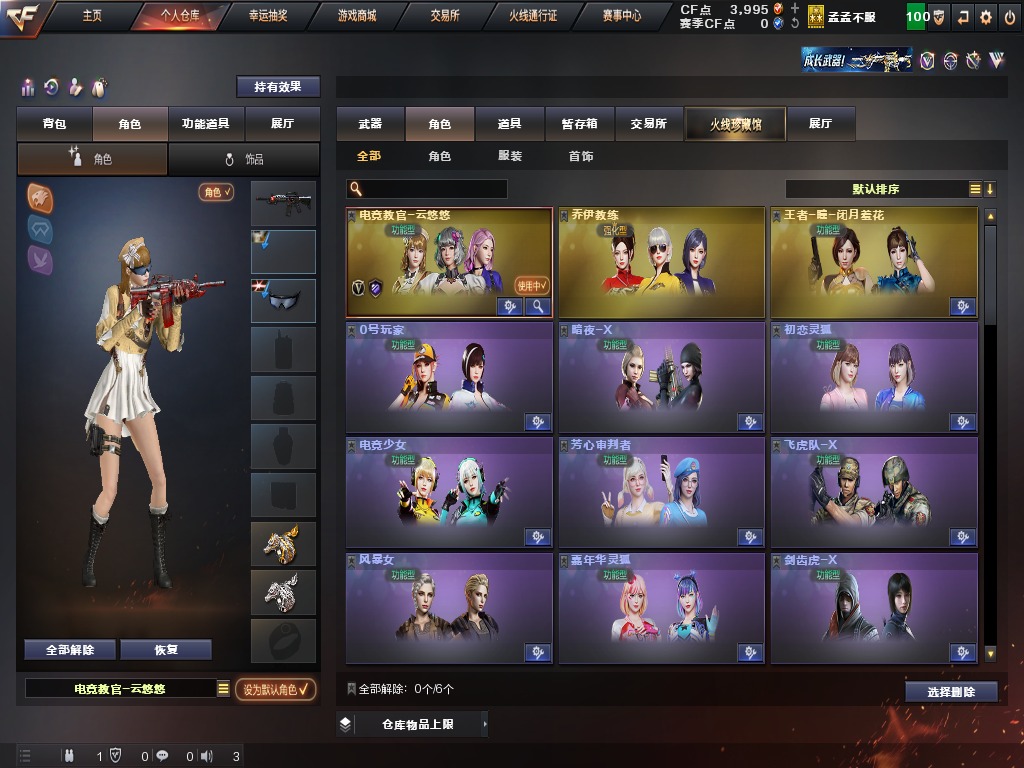The width and height of the screenshot is (1024, 768).
Task: Switch to the 武器 weapons tab
Action: [370, 124]
